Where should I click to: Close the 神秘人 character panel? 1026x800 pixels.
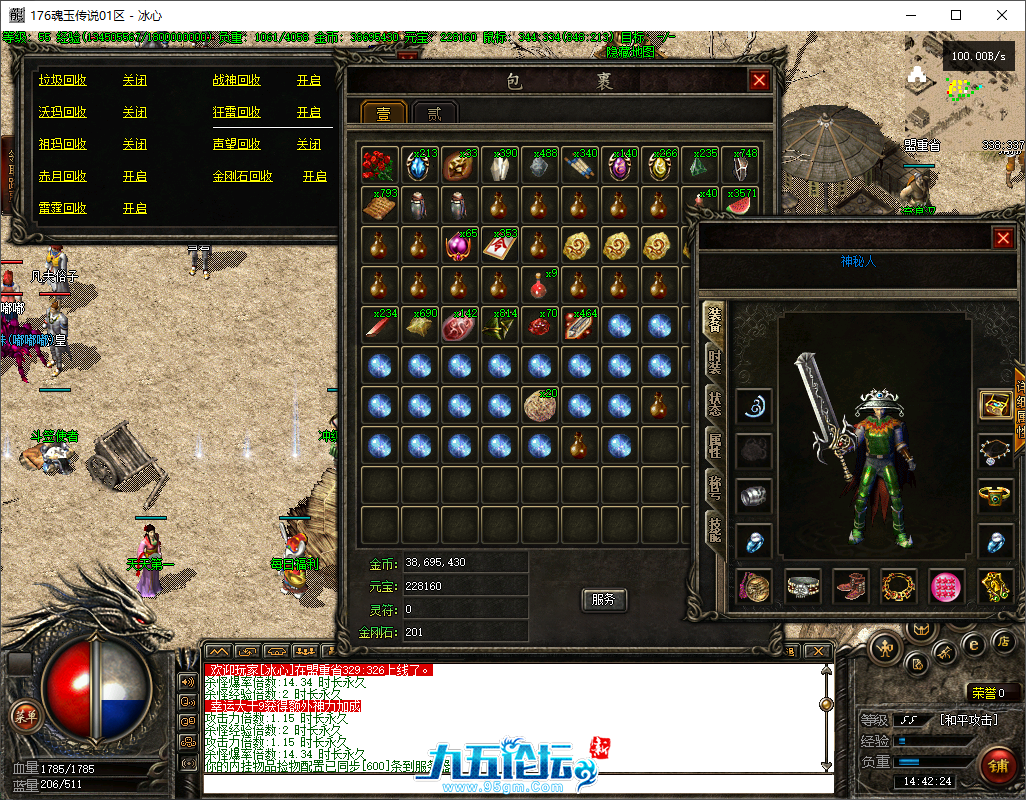click(x=1003, y=238)
